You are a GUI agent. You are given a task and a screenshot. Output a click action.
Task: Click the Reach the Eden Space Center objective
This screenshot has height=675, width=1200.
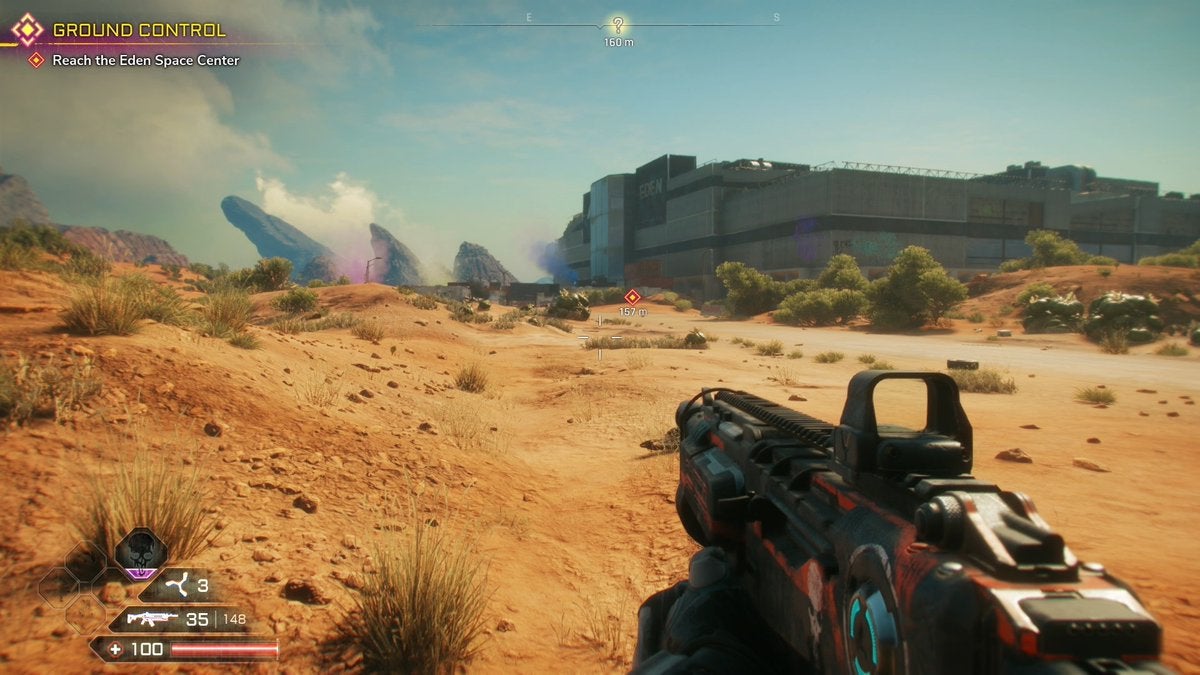146,60
